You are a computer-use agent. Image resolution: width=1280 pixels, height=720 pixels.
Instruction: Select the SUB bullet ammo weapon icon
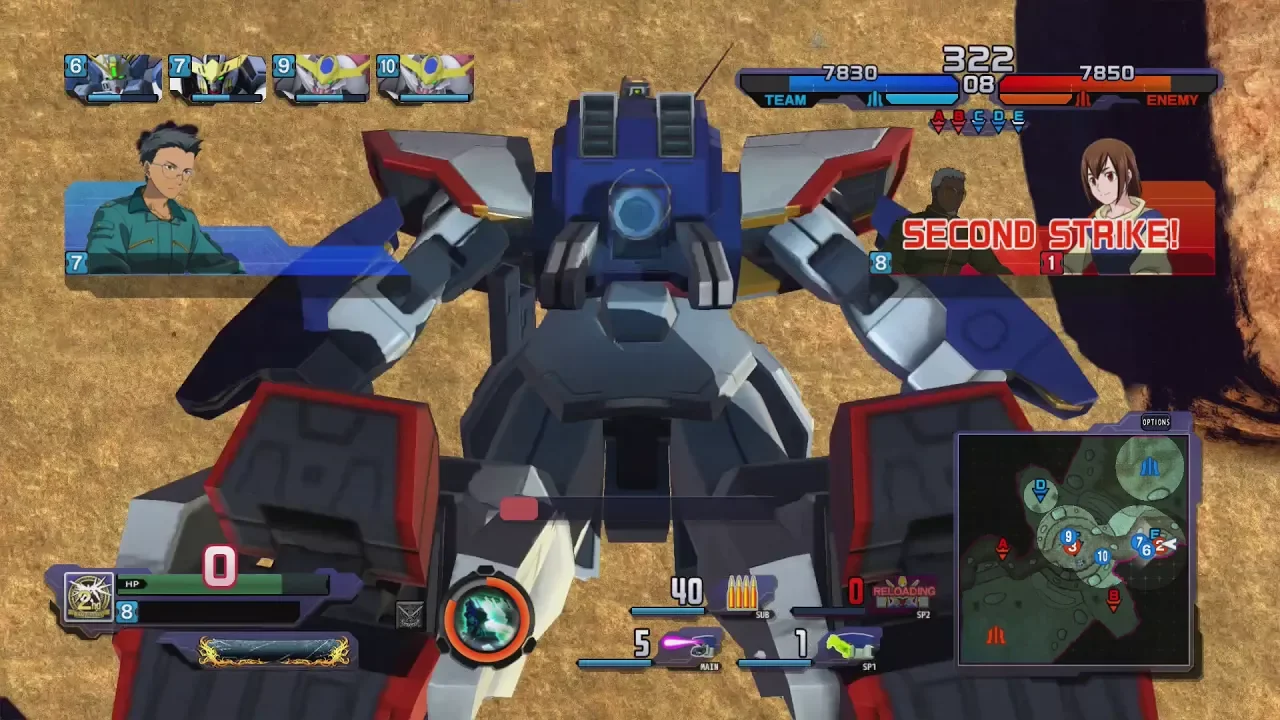point(741,592)
